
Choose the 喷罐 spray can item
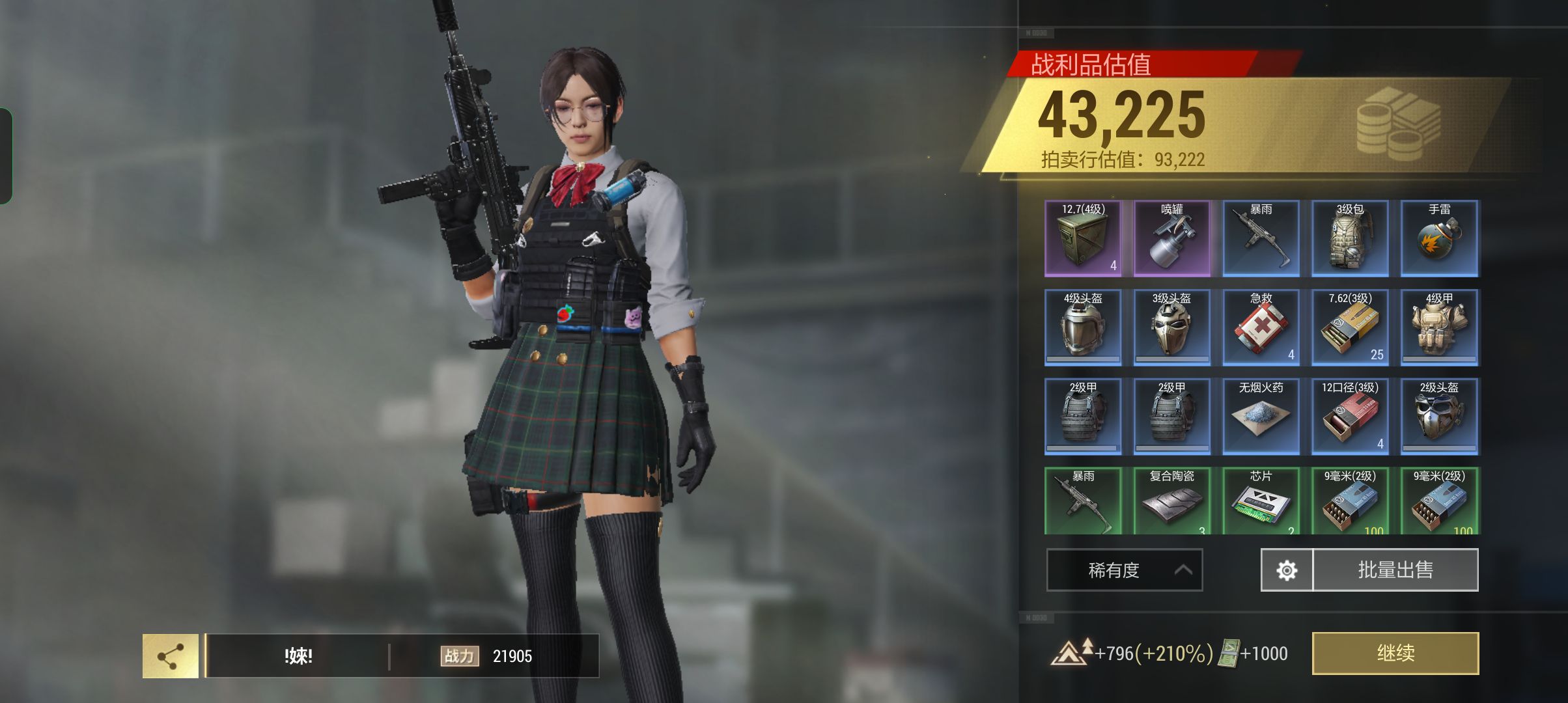point(1172,239)
